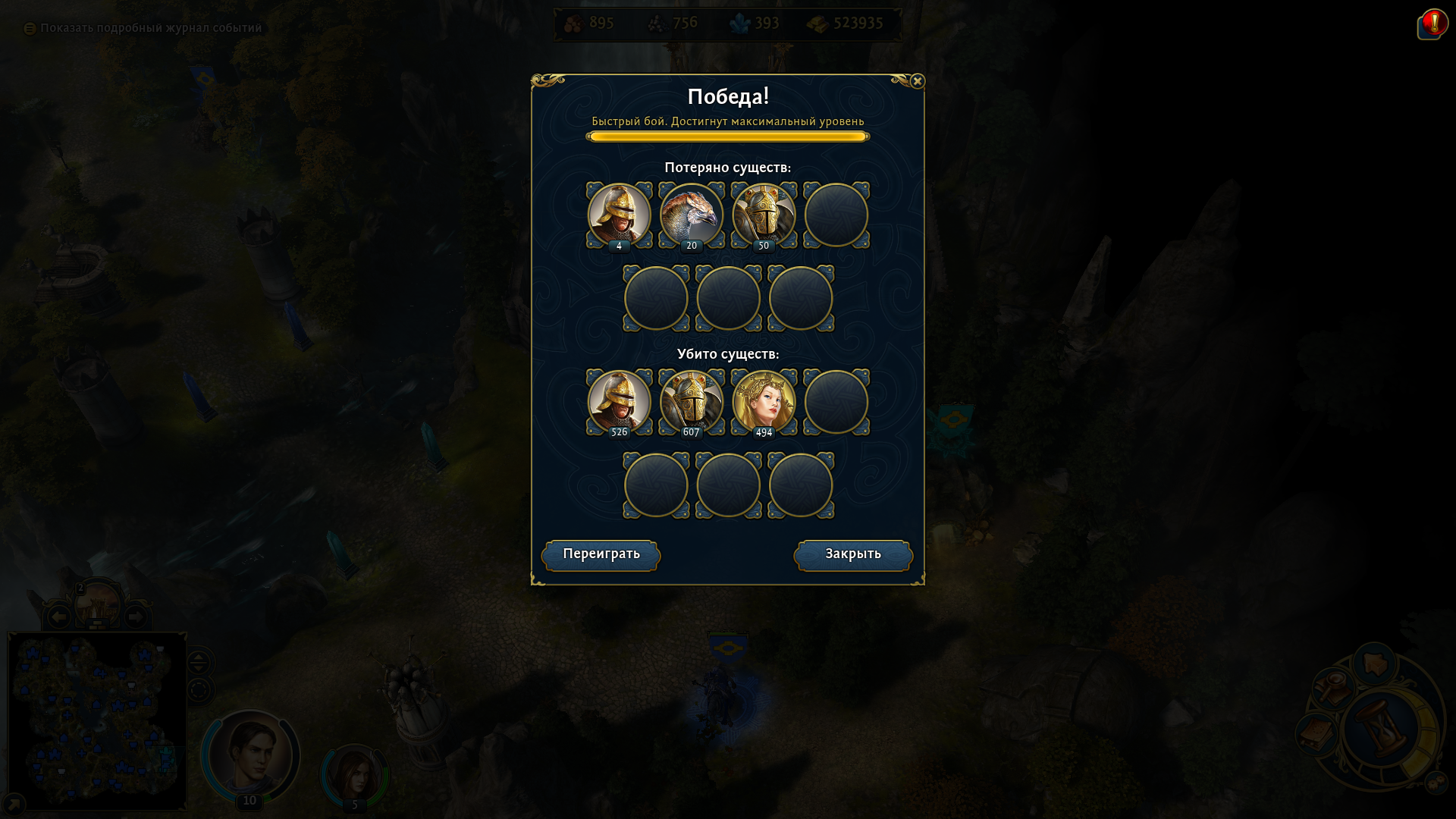Show the detailed event log
The height and width of the screenshot is (819, 1456).
coord(143,28)
